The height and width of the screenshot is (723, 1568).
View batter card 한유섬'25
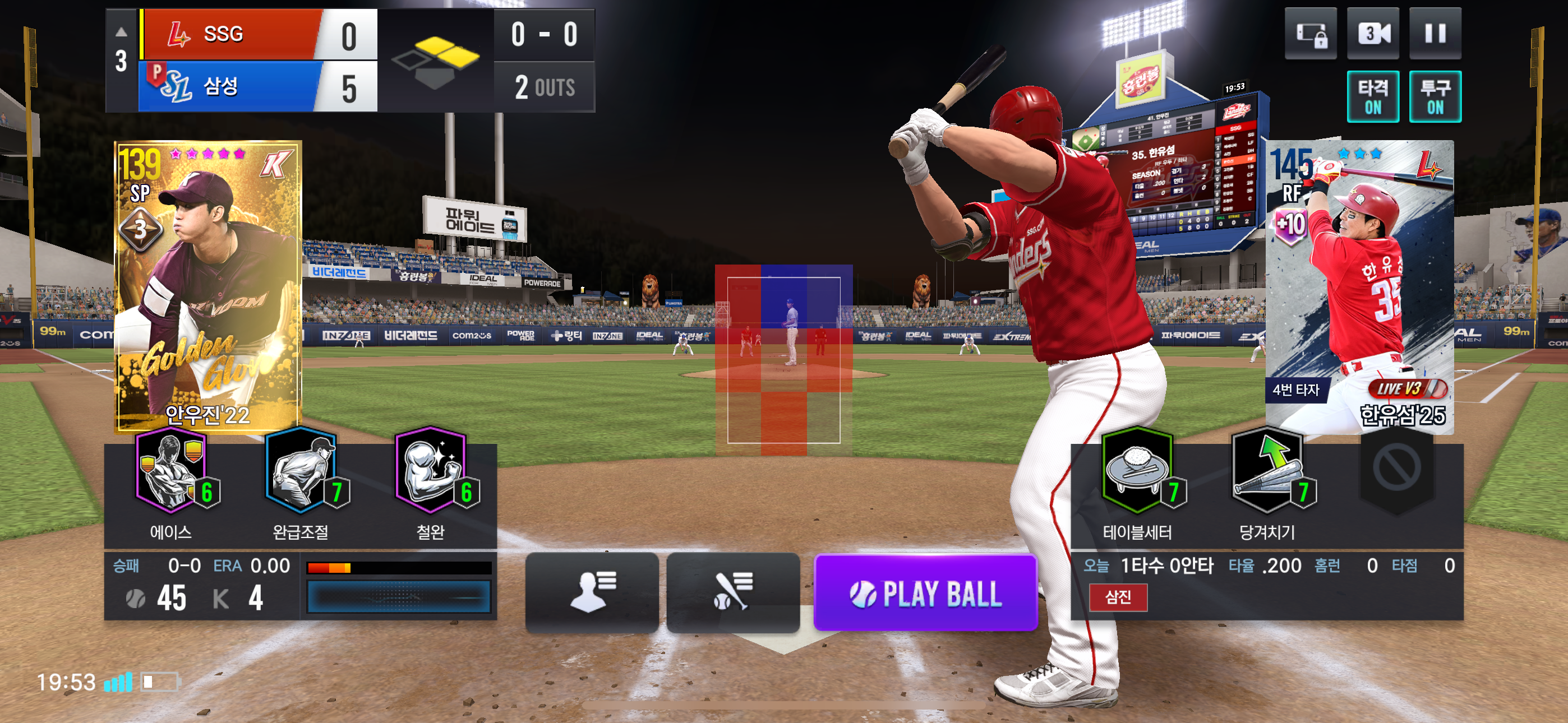coord(1359,286)
